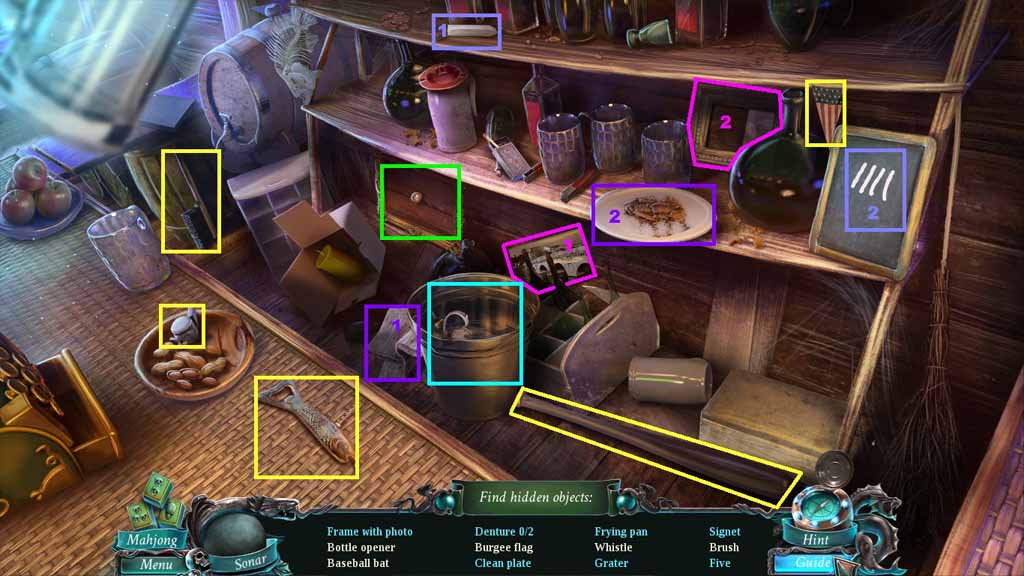Open the strategy Guide

pos(810,563)
